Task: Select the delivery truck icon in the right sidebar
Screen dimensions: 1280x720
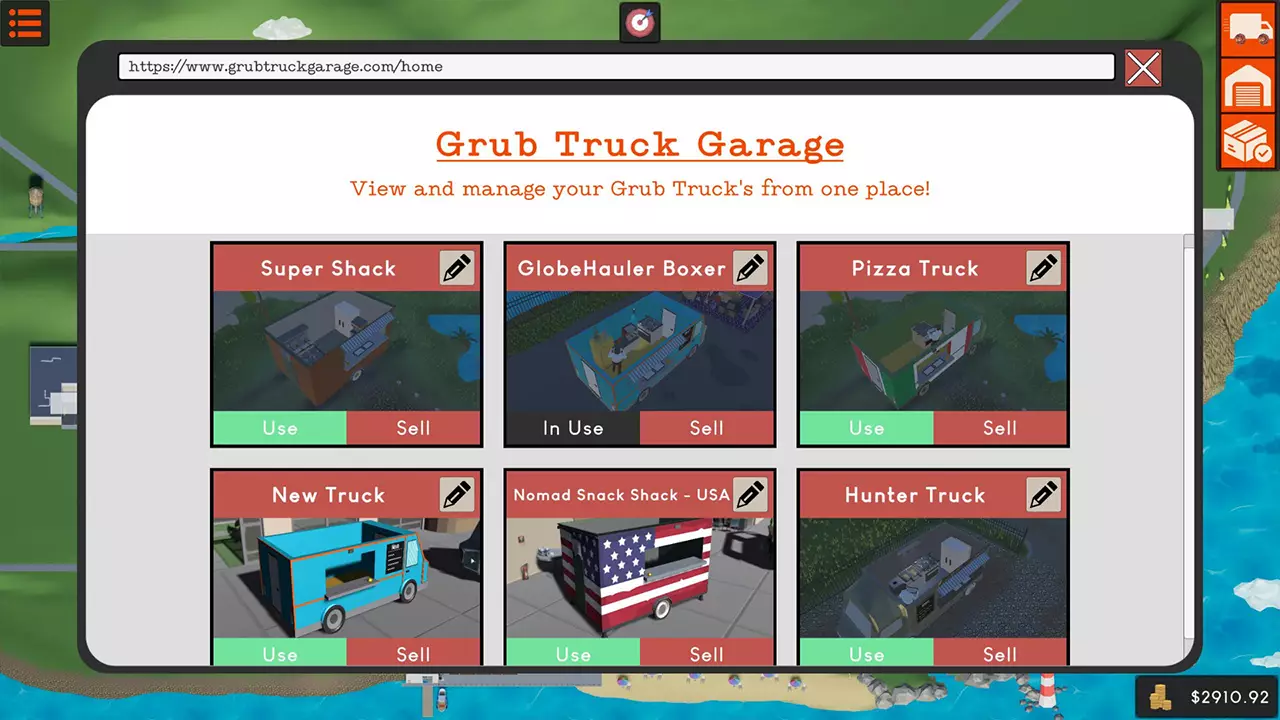Action: click(x=1246, y=29)
